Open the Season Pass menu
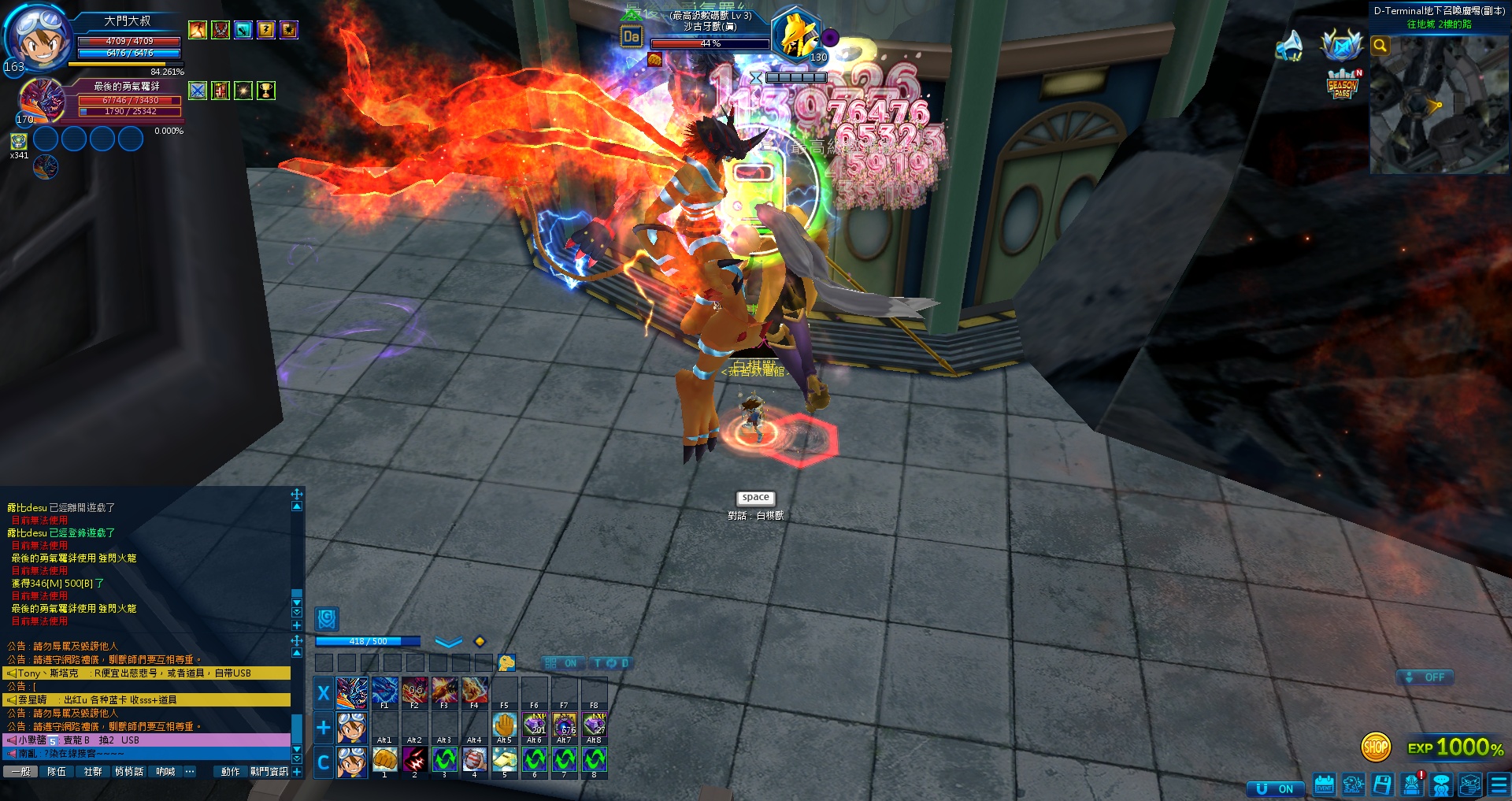 [1343, 84]
